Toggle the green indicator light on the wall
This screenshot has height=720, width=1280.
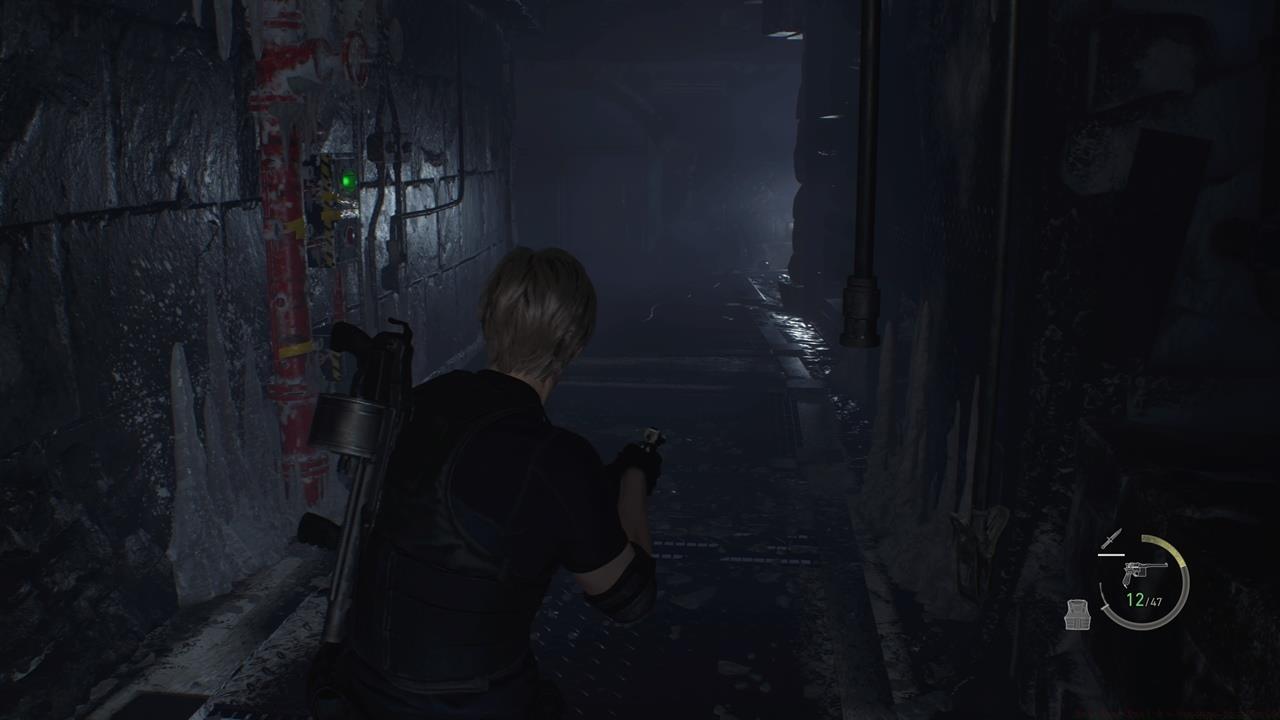(x=345, y=181)
